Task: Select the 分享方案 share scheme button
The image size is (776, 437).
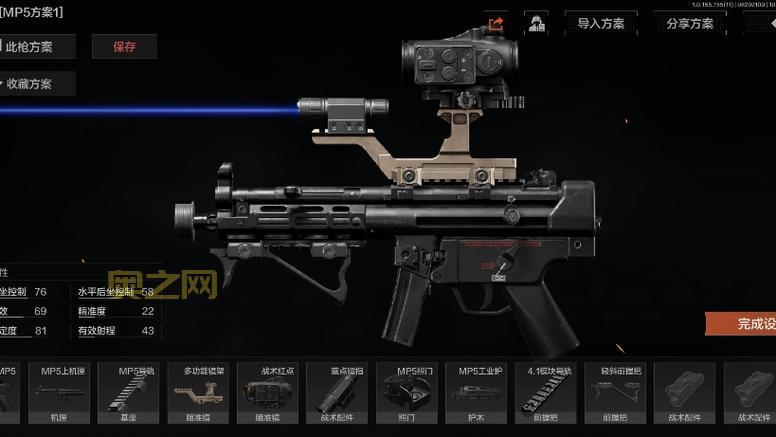Action: [x=689, y=23]
